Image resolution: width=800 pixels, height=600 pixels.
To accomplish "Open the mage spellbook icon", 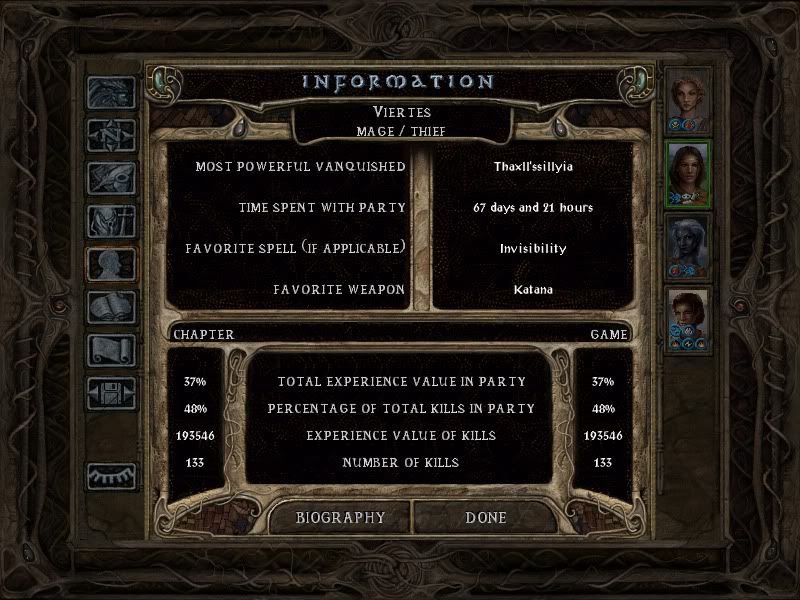I will [110, 307].
